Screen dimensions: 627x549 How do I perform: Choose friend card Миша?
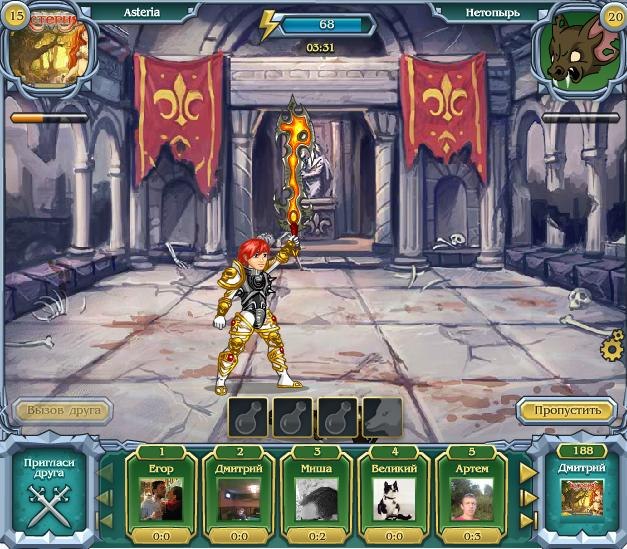(315, 494)
